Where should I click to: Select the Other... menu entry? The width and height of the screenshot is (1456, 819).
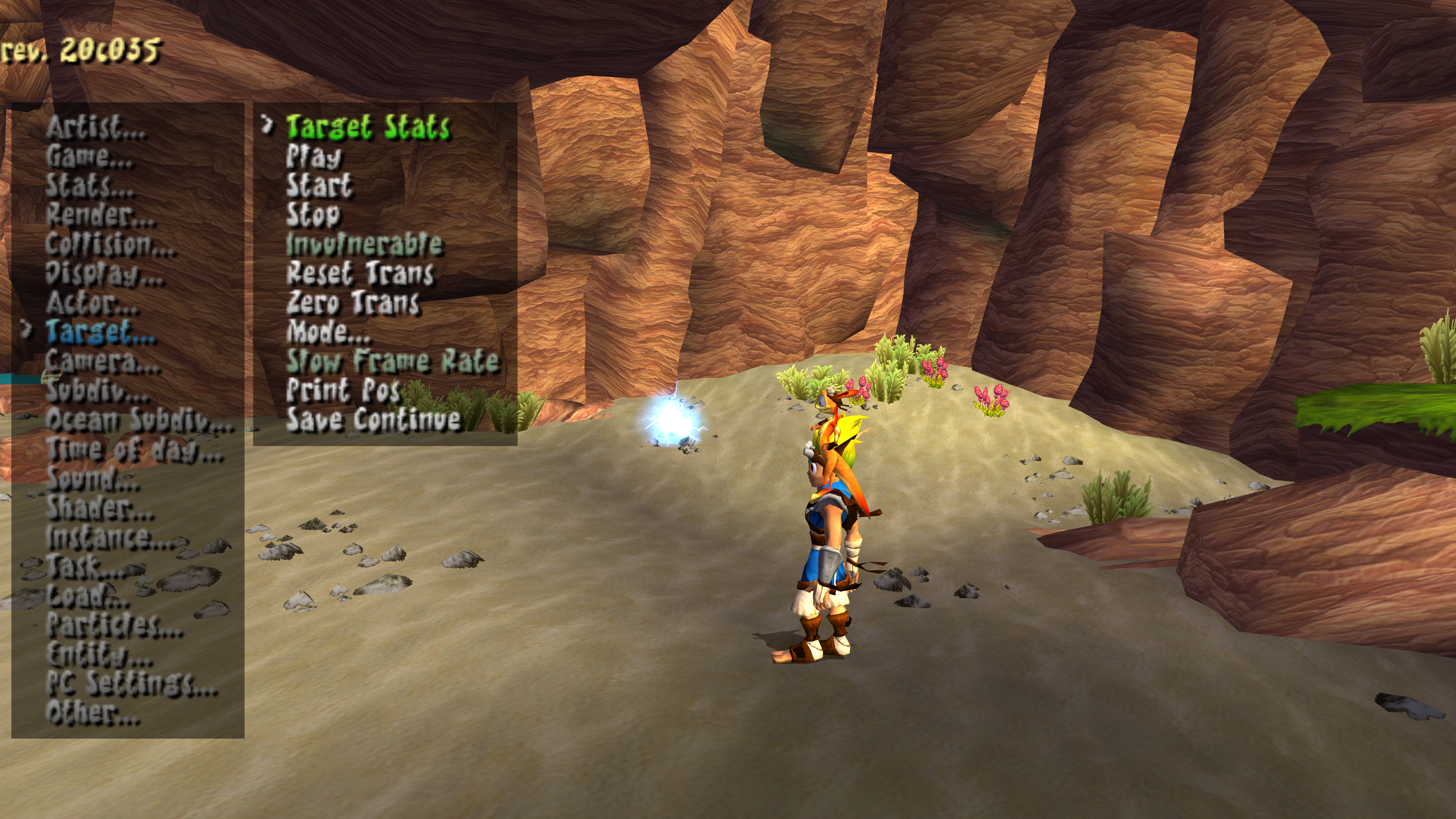(x=93, y=713)
